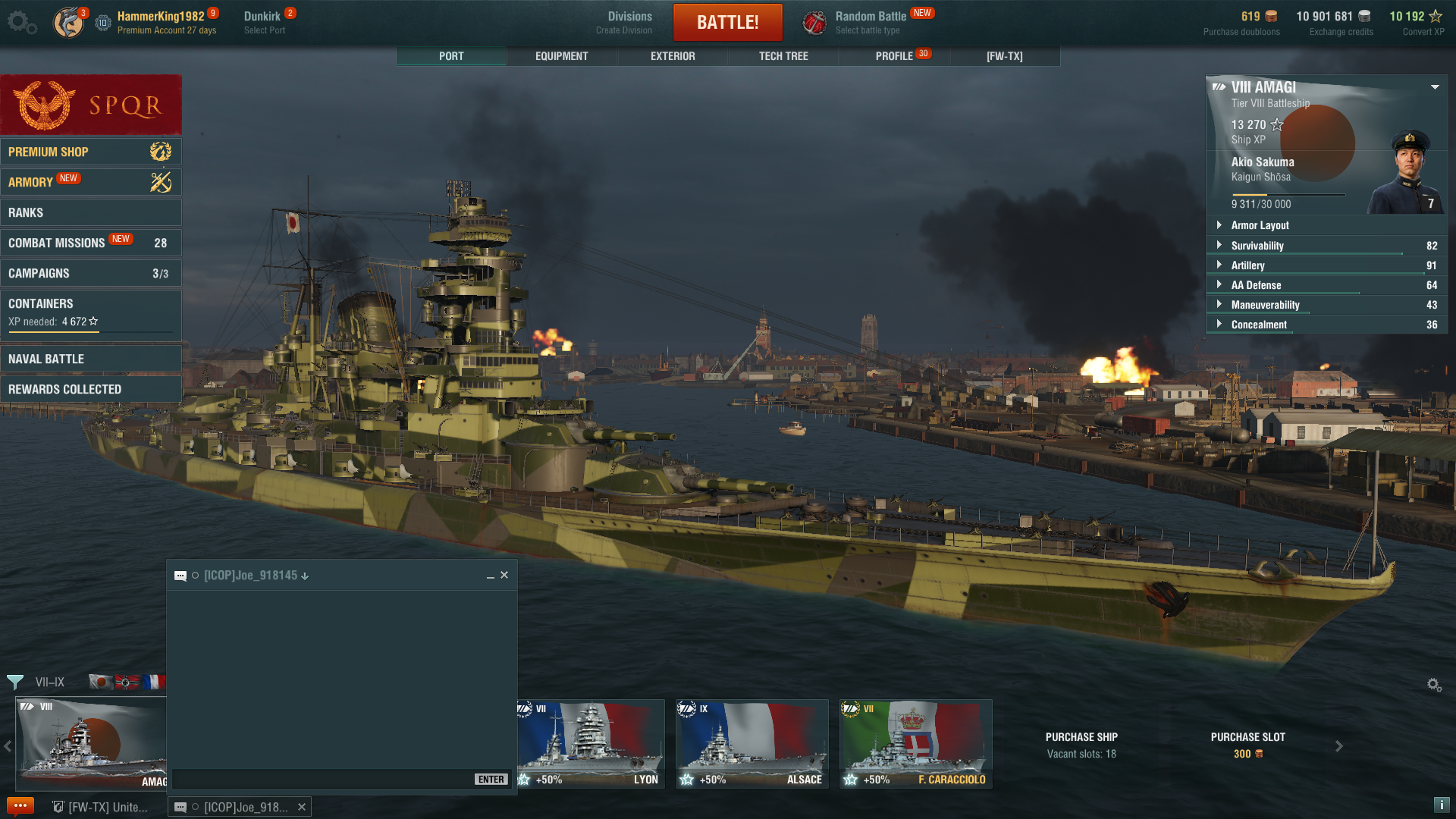Open the Armory menu

click(x=90, y=182)
